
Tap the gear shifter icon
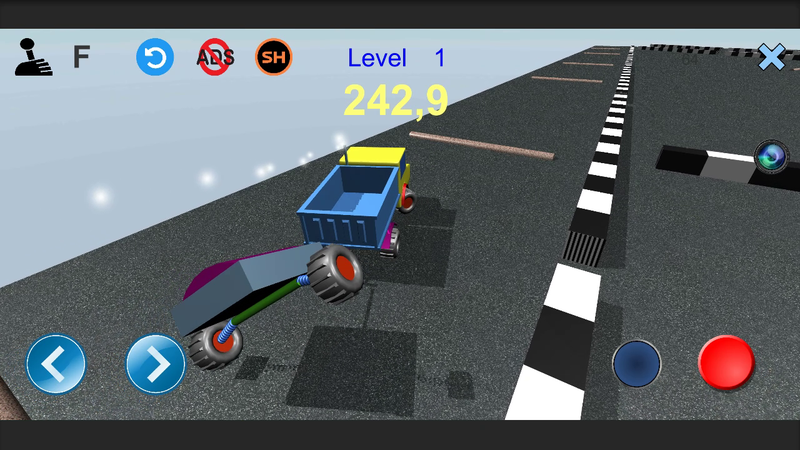[33, 57]
